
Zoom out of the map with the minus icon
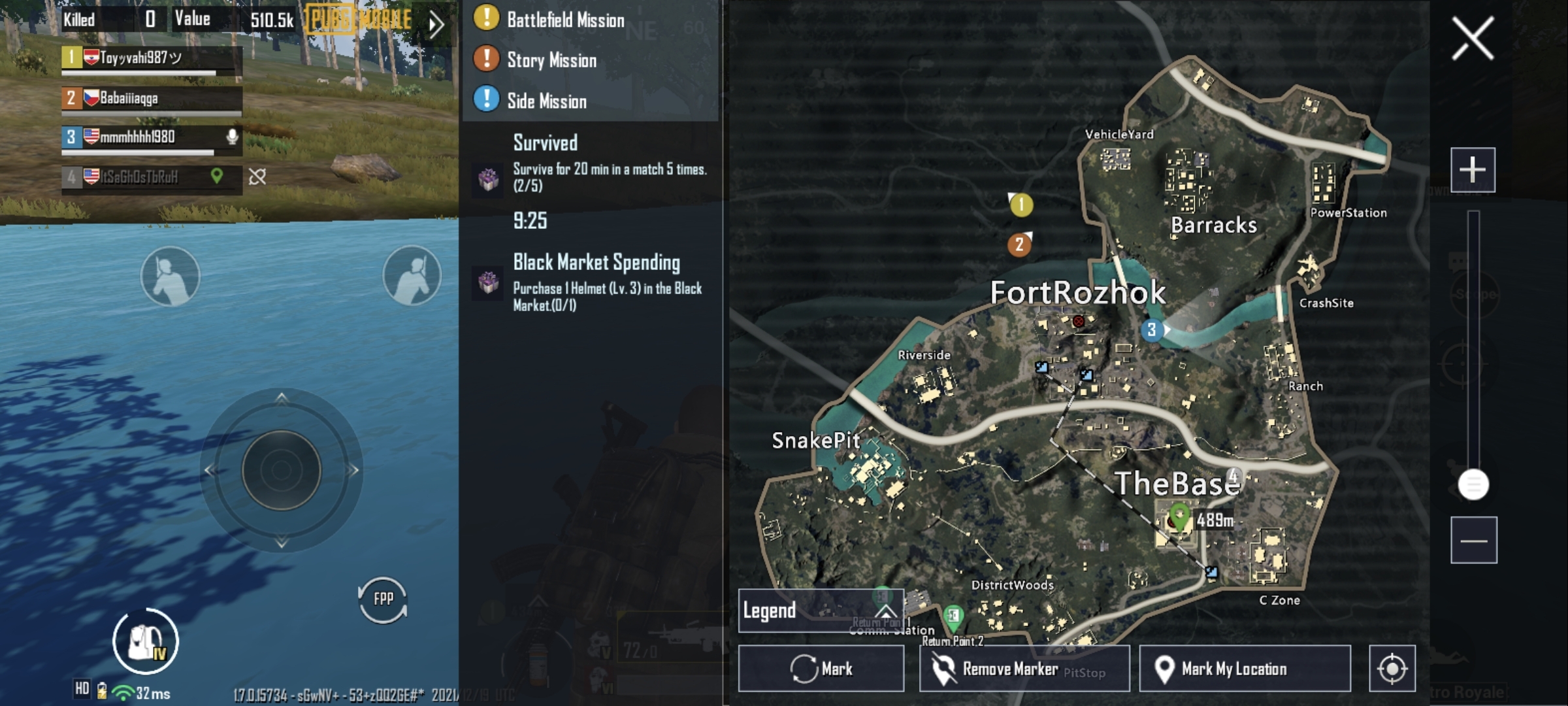pyautogui.click(x=1475, y=541)
